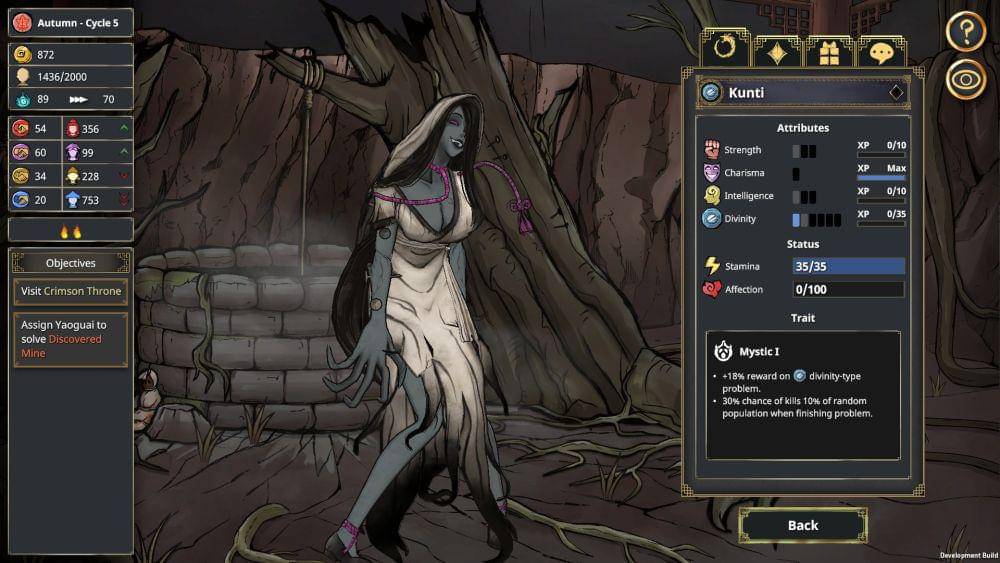Image resolution: width=1000 pixels, height=563 pixels.
Task: Click the diamond marker beside Kunti's name
Action: click(x=896, y=92)
